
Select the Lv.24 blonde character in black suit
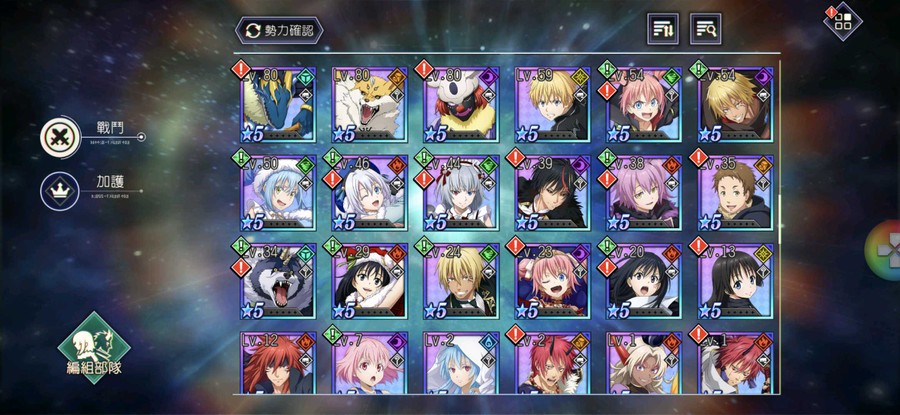click(460, 280)
